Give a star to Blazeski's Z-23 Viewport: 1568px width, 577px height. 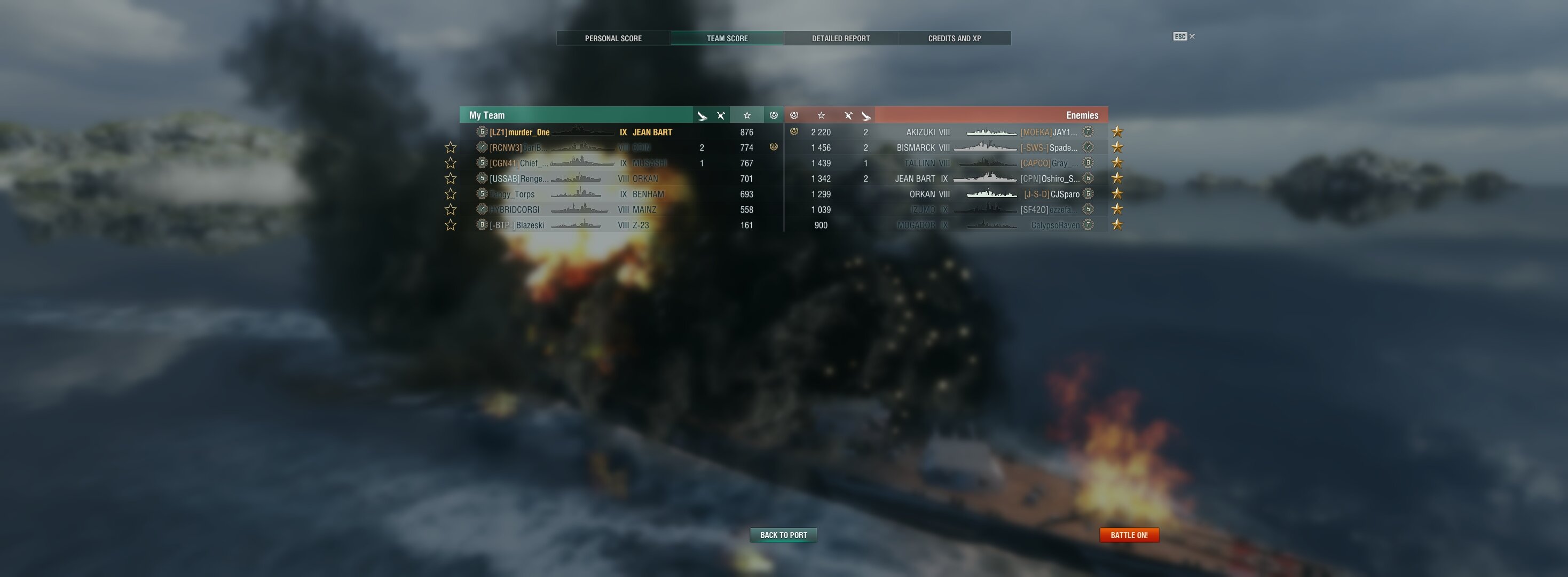pyautogui.click(x=451, y=225)
